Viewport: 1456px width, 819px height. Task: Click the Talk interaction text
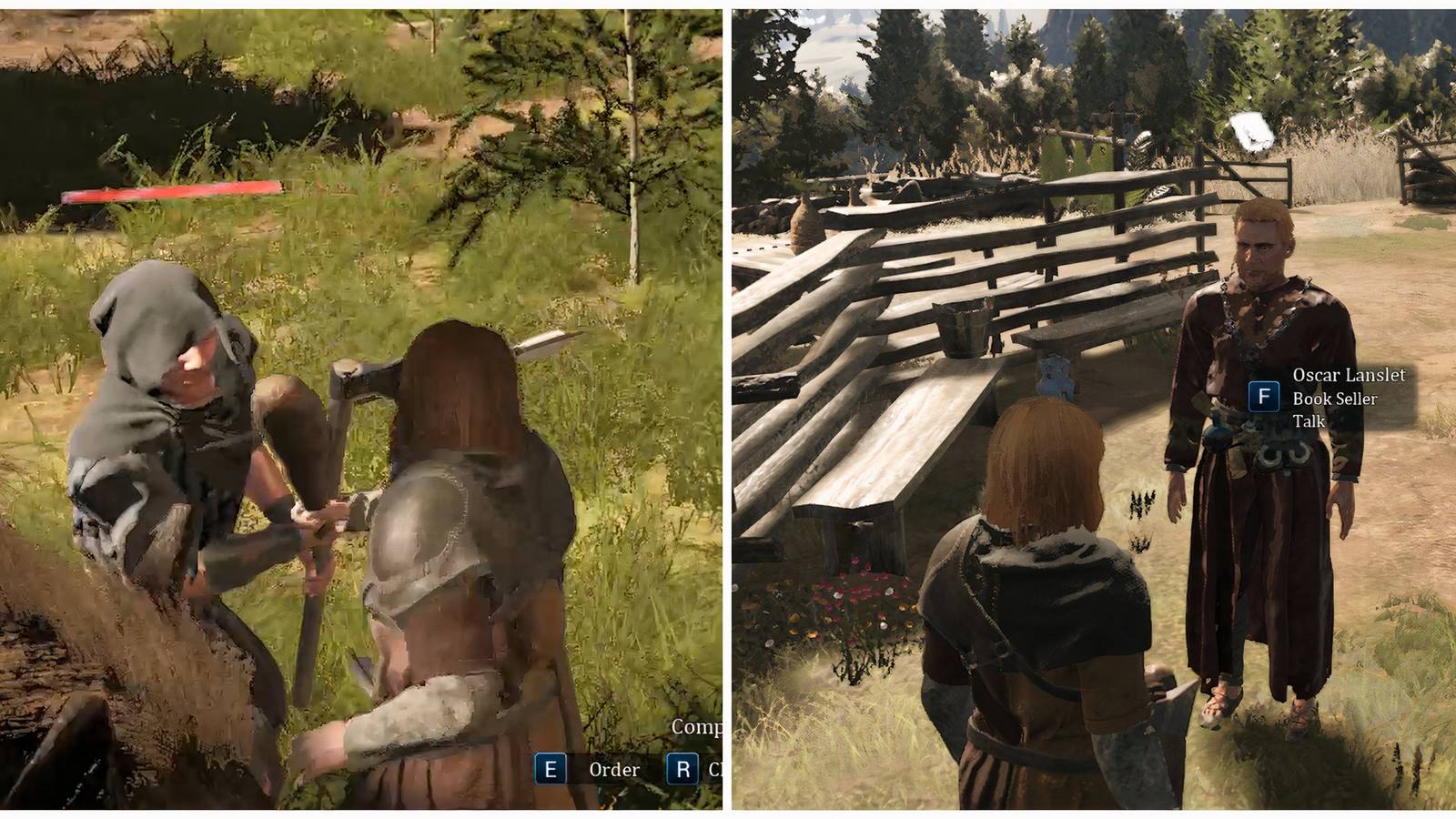pyautogui.click(x=1308, y=421)
